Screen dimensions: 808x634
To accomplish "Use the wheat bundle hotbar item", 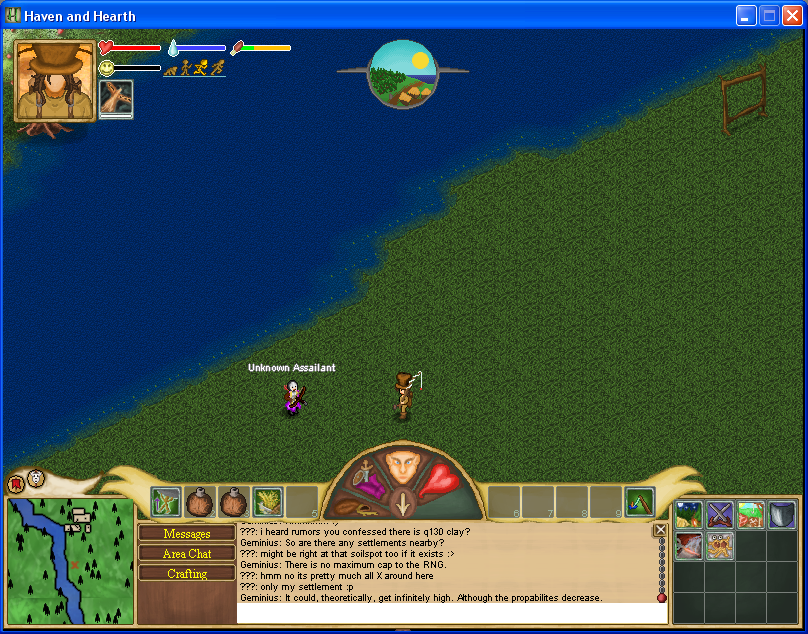I will 268,502.
